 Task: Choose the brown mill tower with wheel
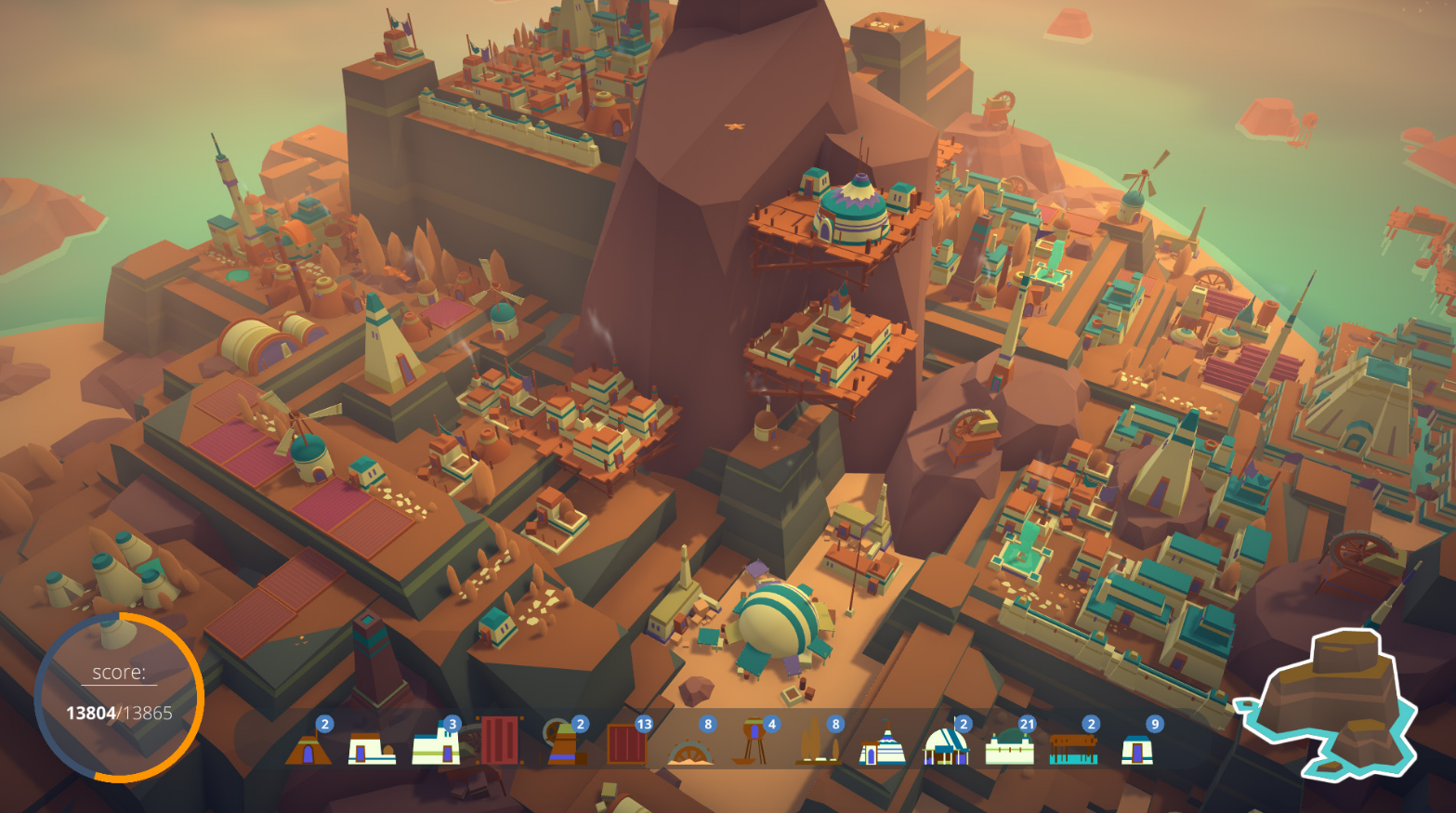click(563, 745)
